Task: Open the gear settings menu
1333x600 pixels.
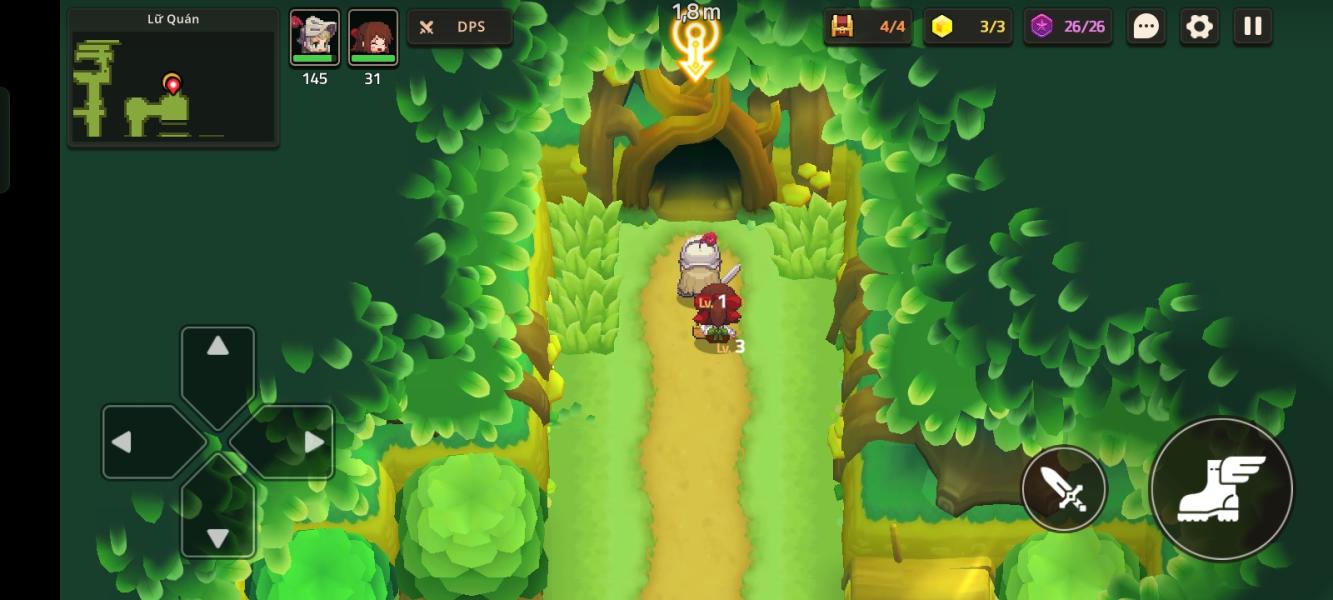Action: tap(1199, 27)
